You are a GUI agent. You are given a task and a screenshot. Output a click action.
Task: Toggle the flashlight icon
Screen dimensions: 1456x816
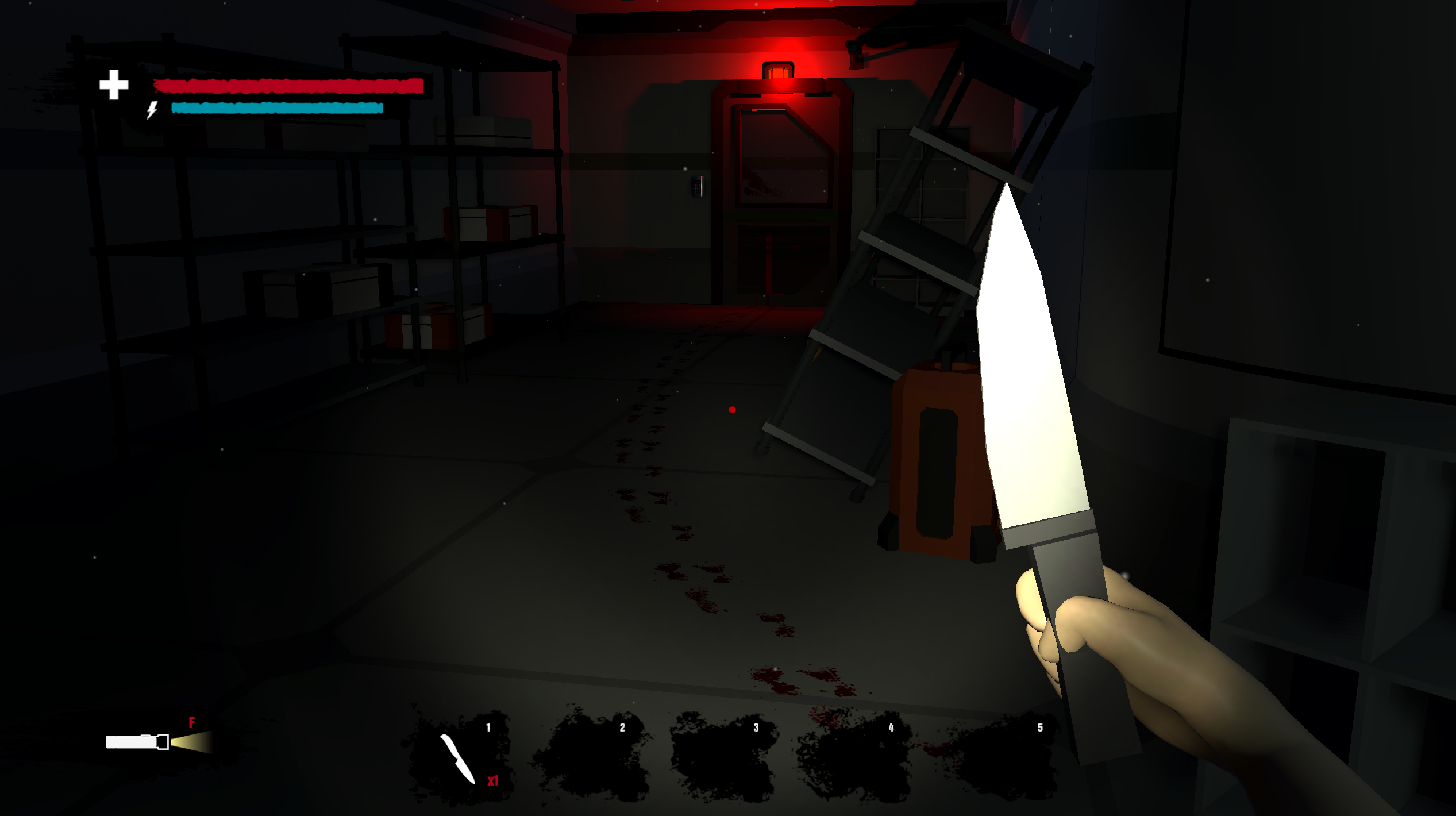(x=151, y=742)
